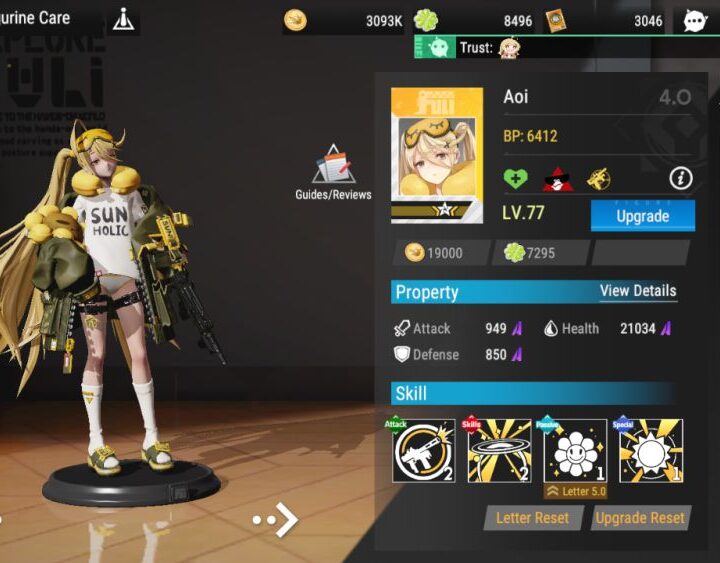Show next character with the arrow
The width and height of the screenshot is (720, 563).
[277, 520]
